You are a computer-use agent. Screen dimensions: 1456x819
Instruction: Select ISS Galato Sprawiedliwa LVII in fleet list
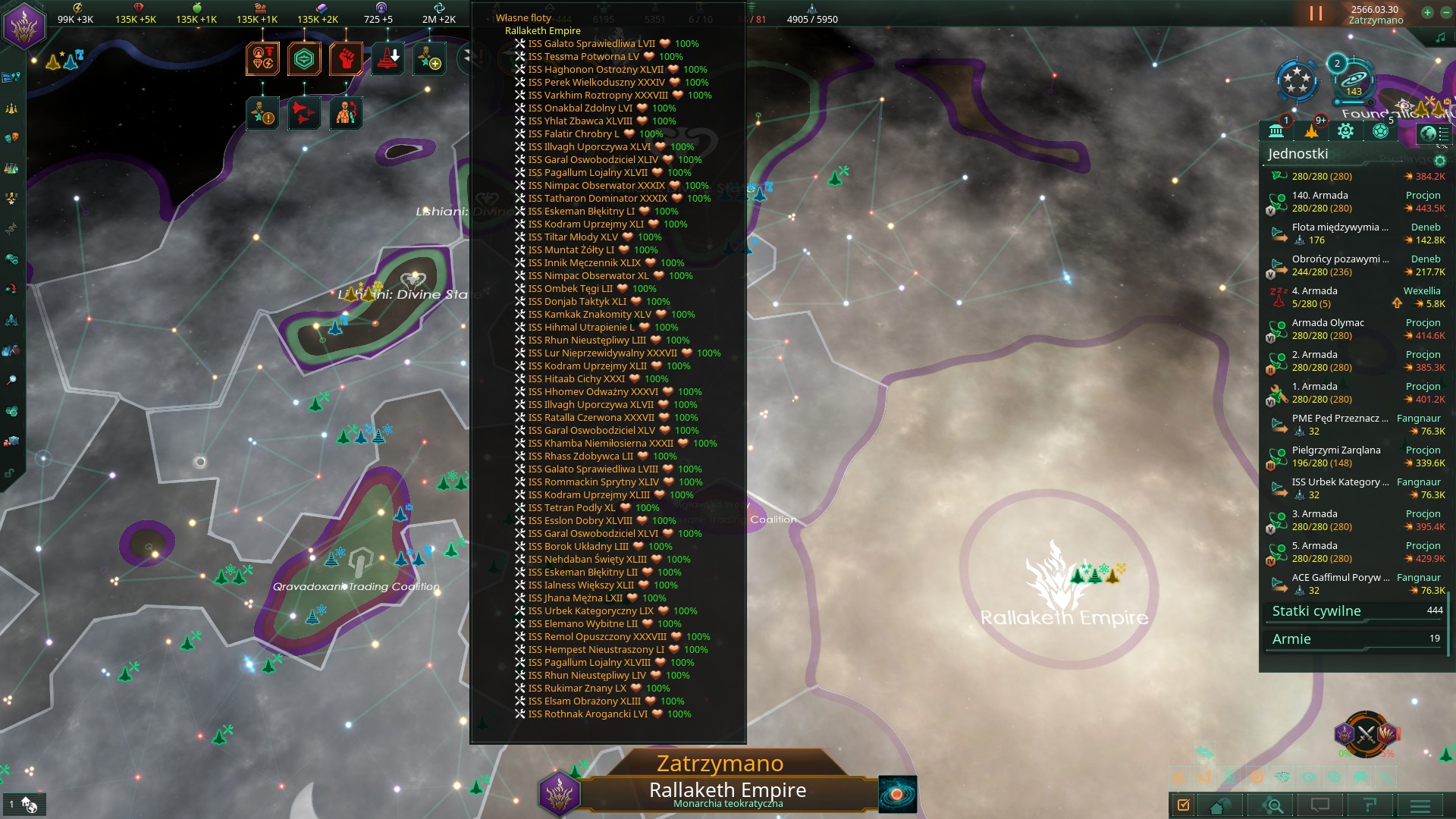click(x=591, y=44)
